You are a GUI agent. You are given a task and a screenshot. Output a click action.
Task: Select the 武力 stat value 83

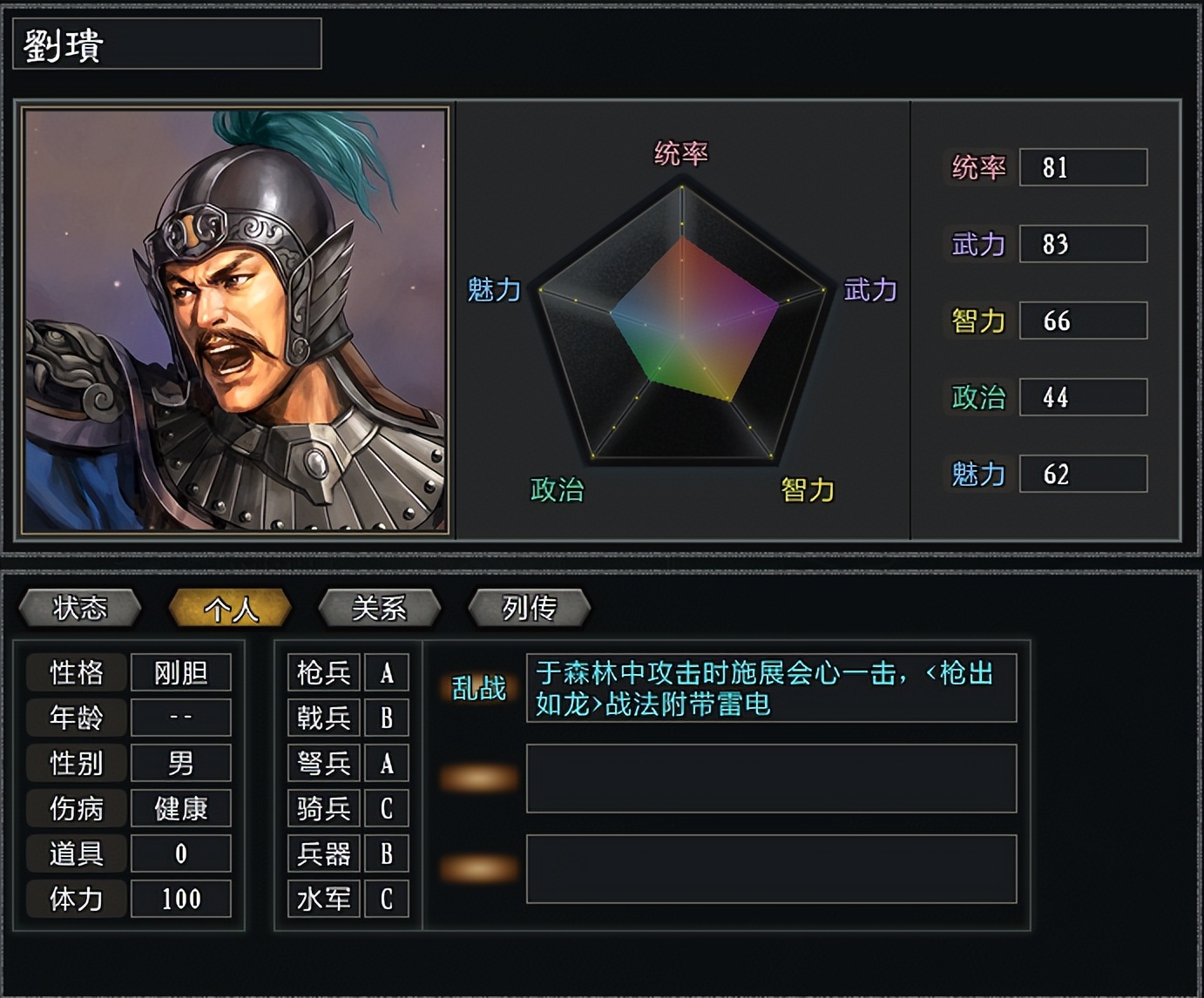(x=1083, y=244)
